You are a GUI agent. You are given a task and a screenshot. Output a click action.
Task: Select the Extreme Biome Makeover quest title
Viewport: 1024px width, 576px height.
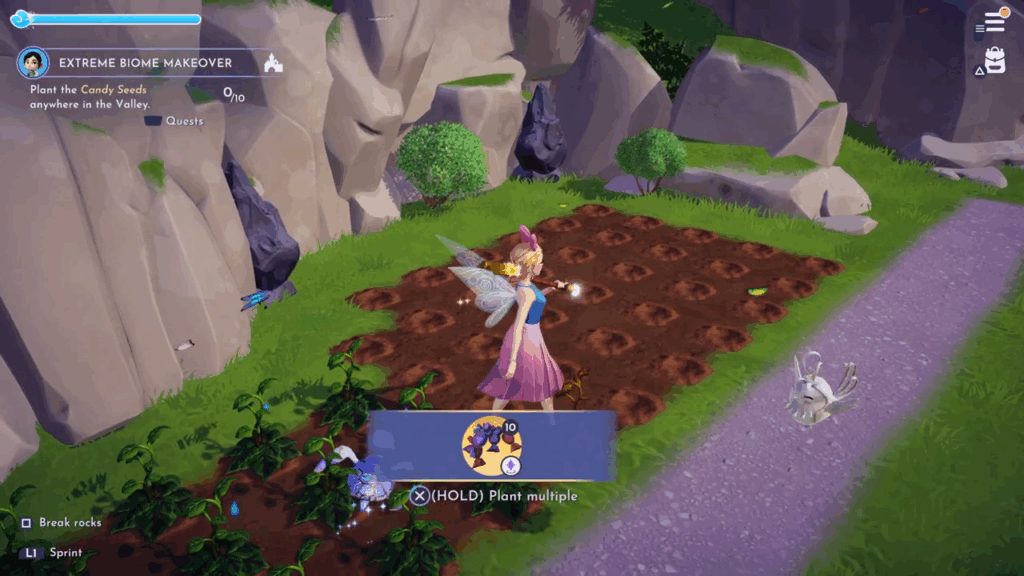click(x=145, y=63)
